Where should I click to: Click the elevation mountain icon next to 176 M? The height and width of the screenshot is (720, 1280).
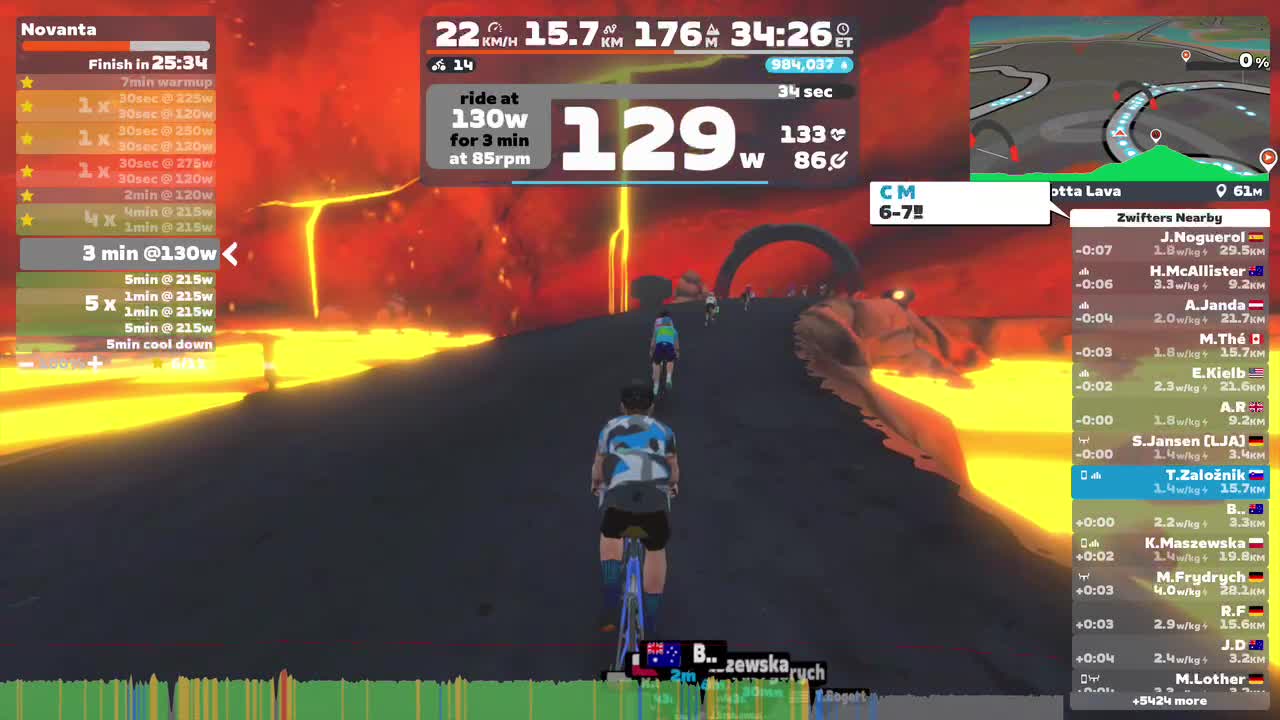point(713,28)
